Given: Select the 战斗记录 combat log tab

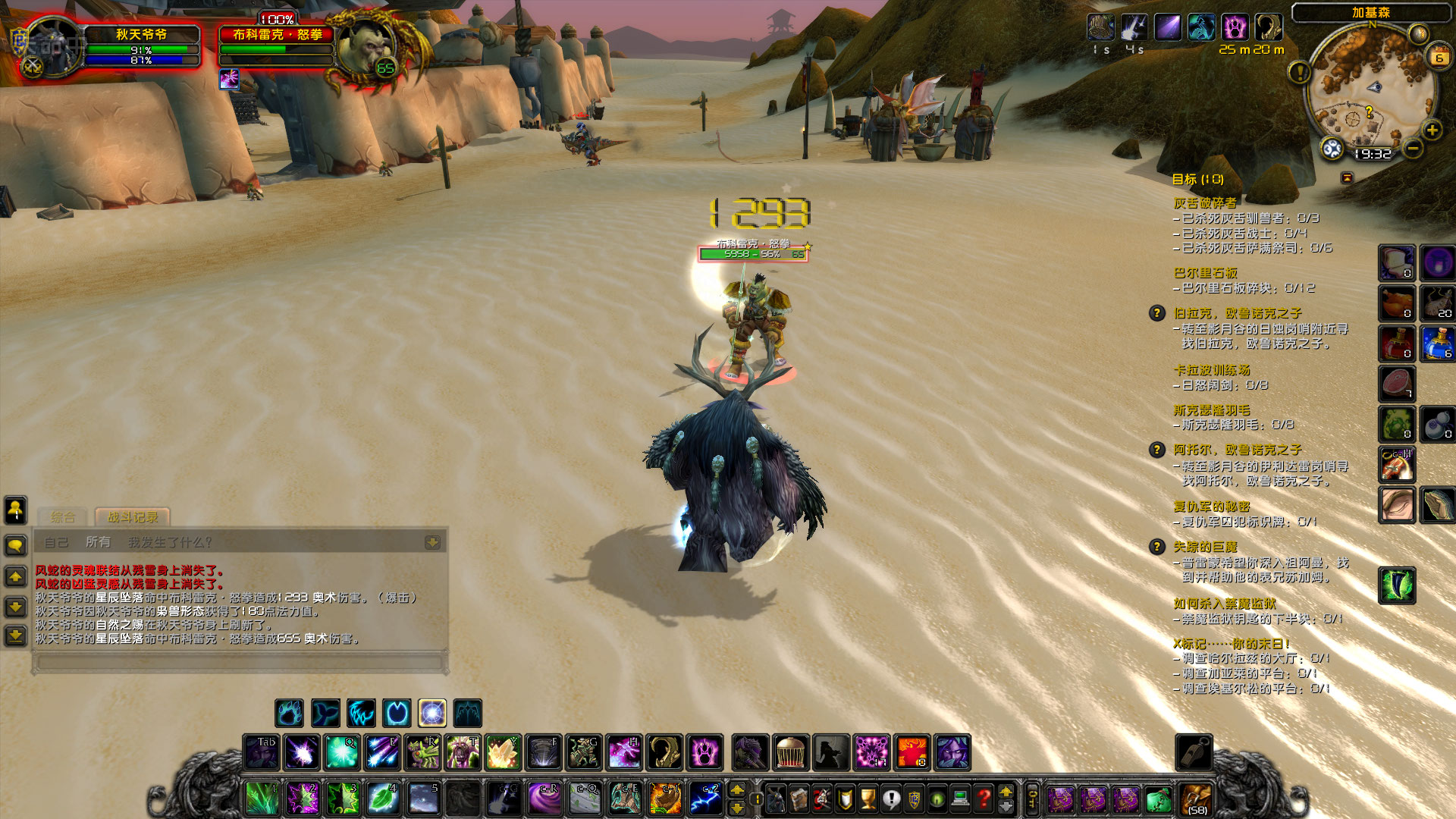Looking at the screenshot, I should (x=133, y=517).
